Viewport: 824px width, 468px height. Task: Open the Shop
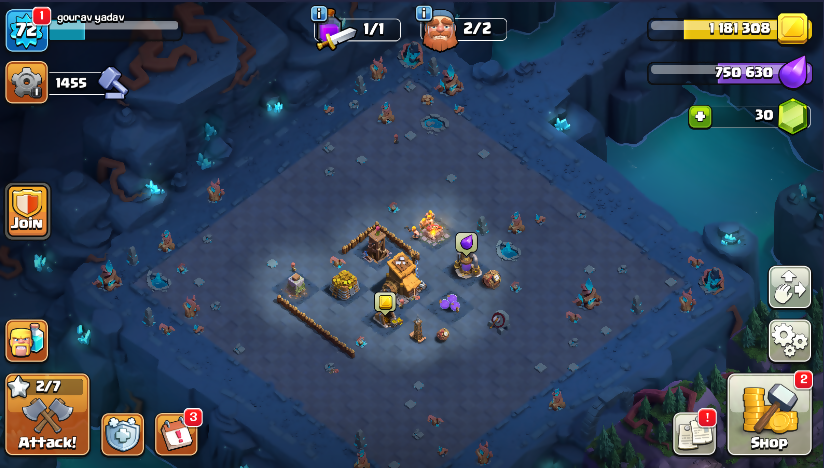(769, 415)
